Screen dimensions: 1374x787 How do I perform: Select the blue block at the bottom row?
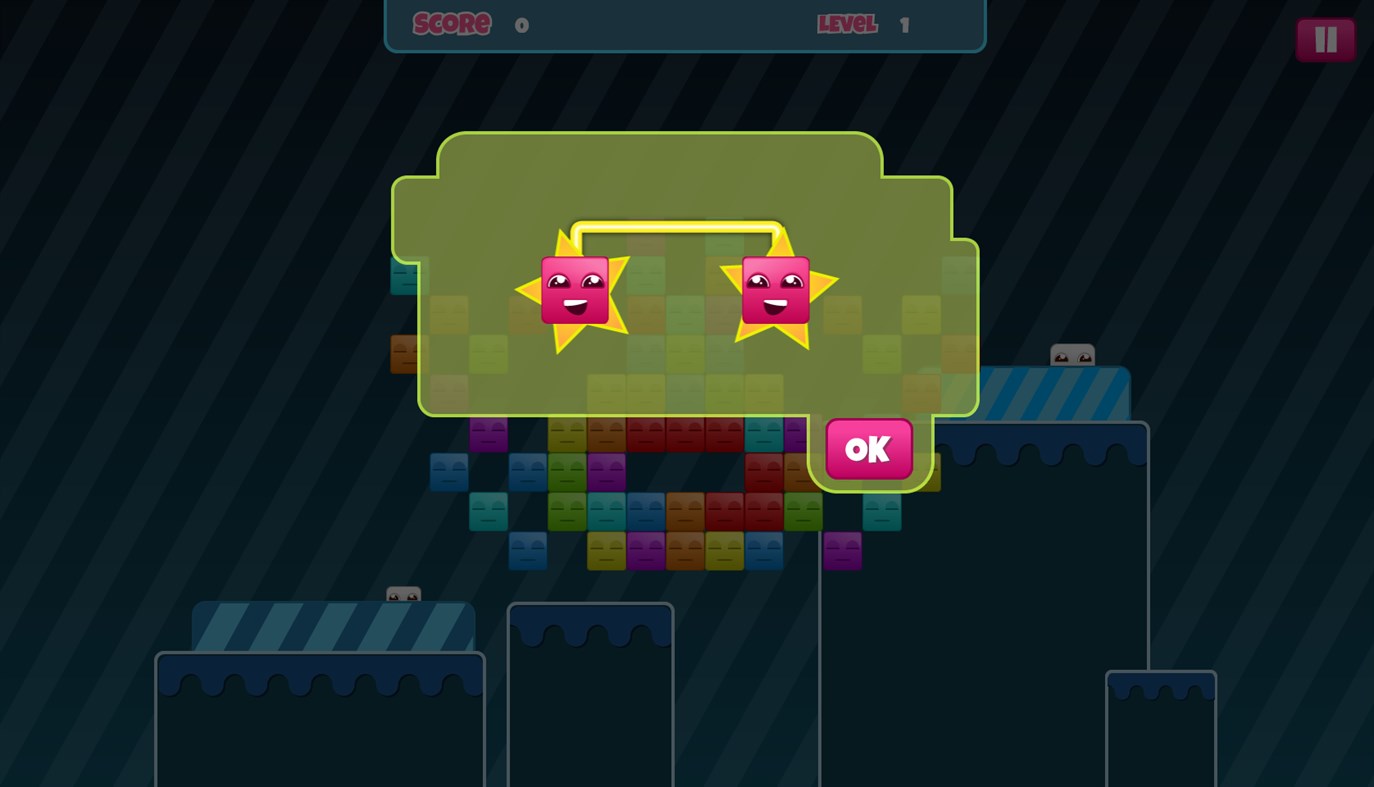(528, 551)
